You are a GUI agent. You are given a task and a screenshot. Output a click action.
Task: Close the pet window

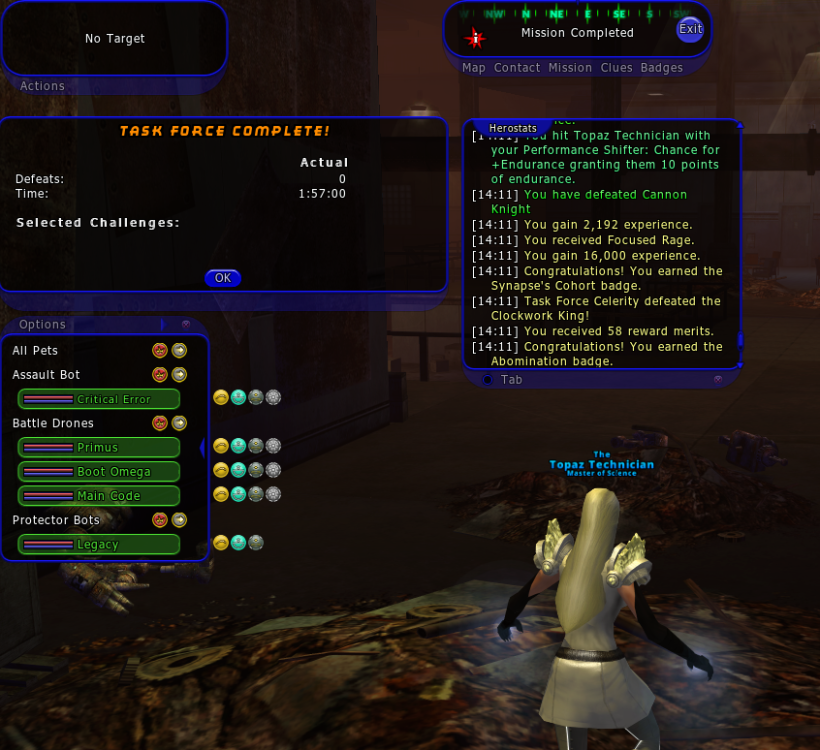[186, 324]
